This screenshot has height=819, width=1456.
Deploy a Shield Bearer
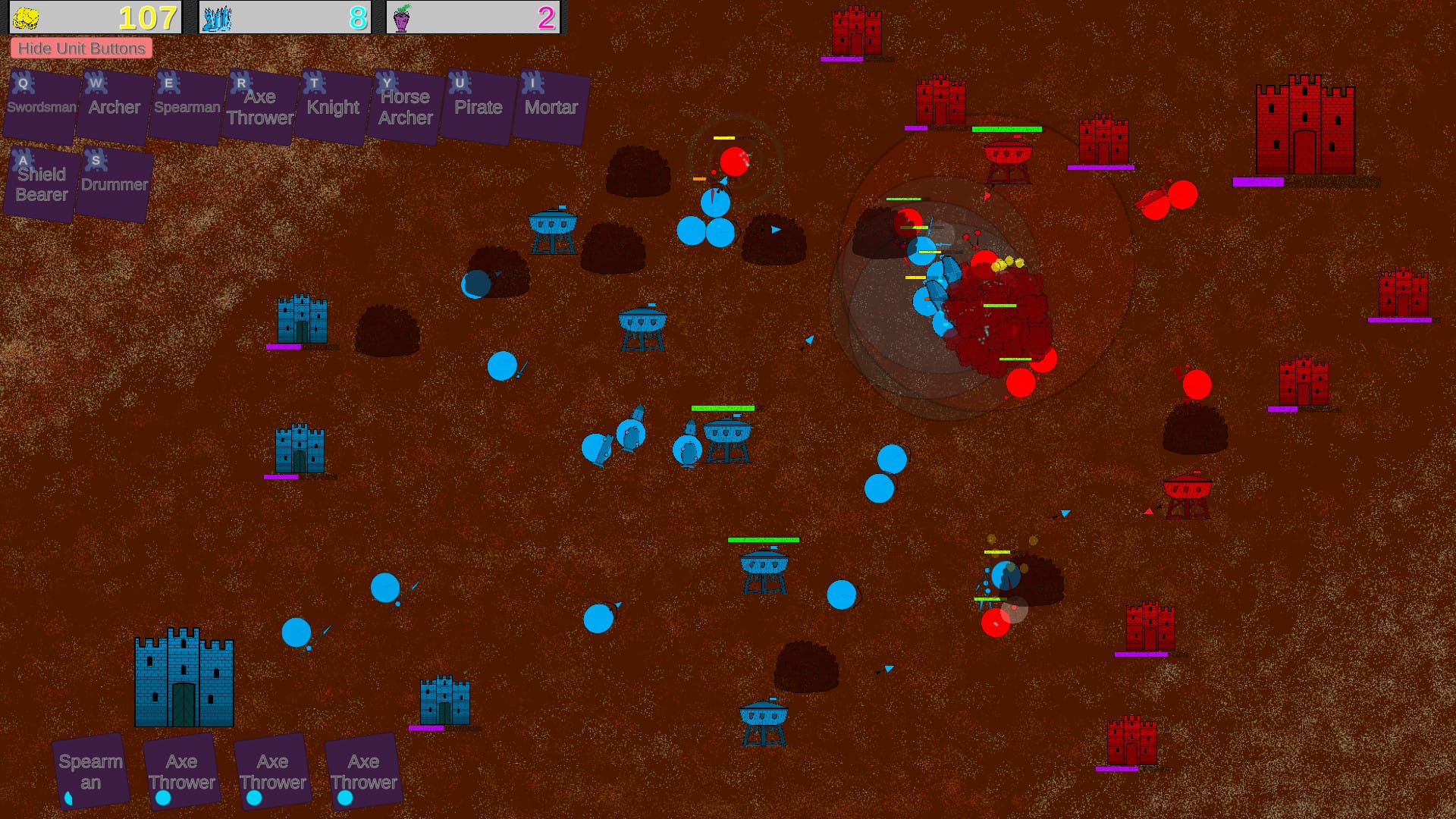tap(42, 184)
